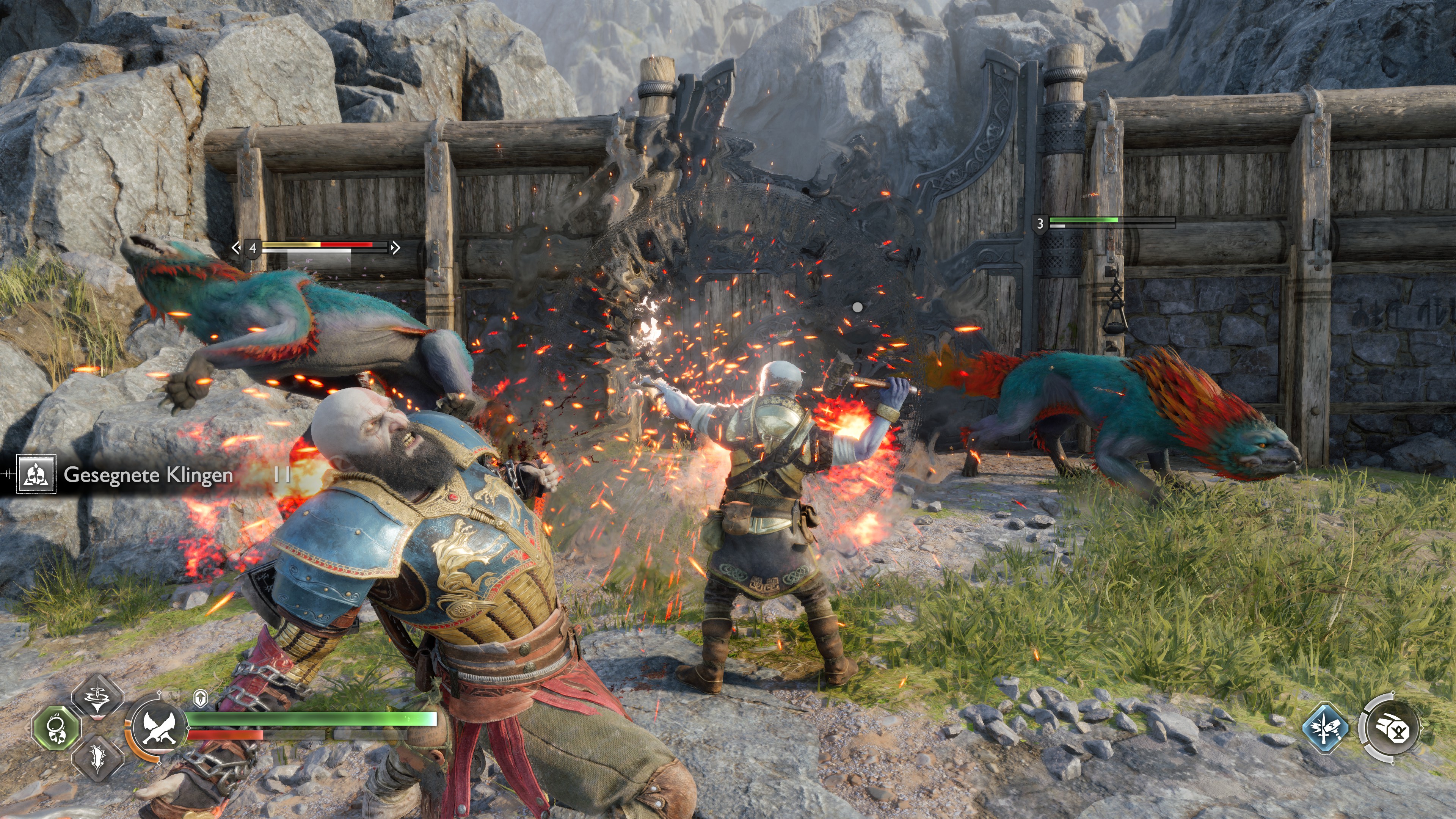1456x819 pixels.
Task: Click the small arrow buff icon above health
Action: [x=201, y=698]
